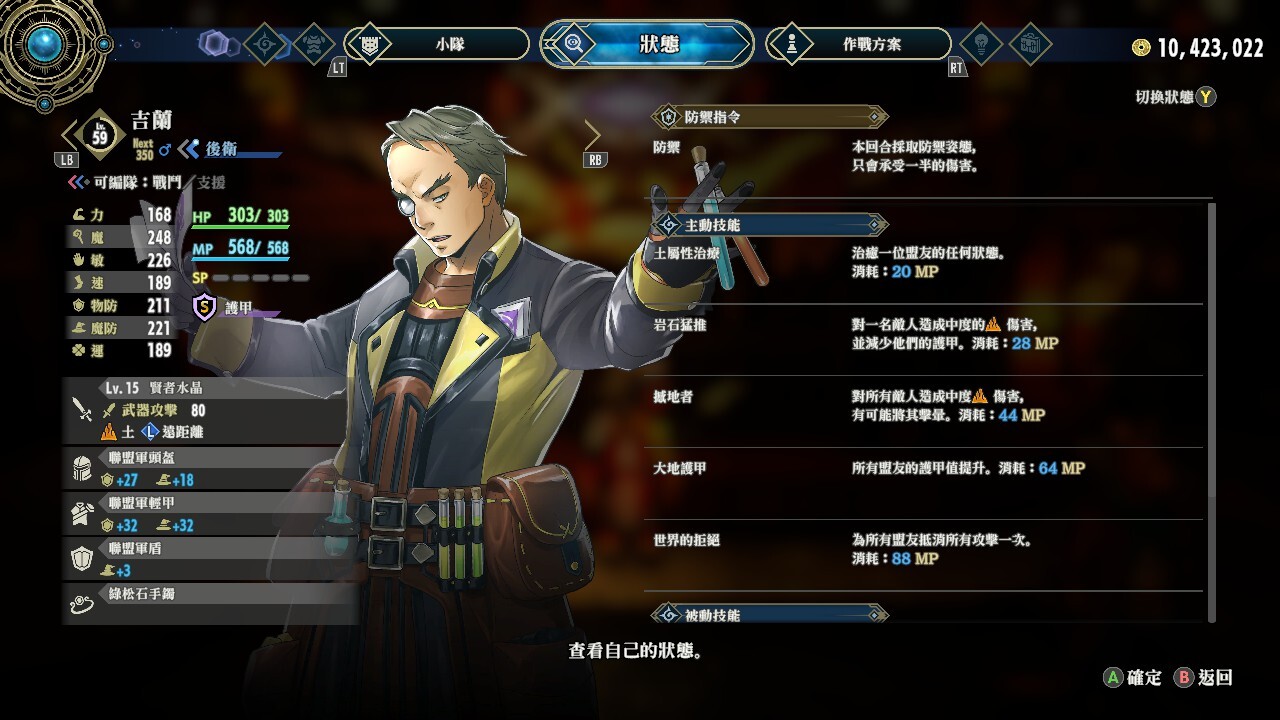Image resolution: width=1280 pixels, height=720 pixels.
Task: Select the 聯盟軍頭盔 helmet slot
Action: tap(211, 468)
